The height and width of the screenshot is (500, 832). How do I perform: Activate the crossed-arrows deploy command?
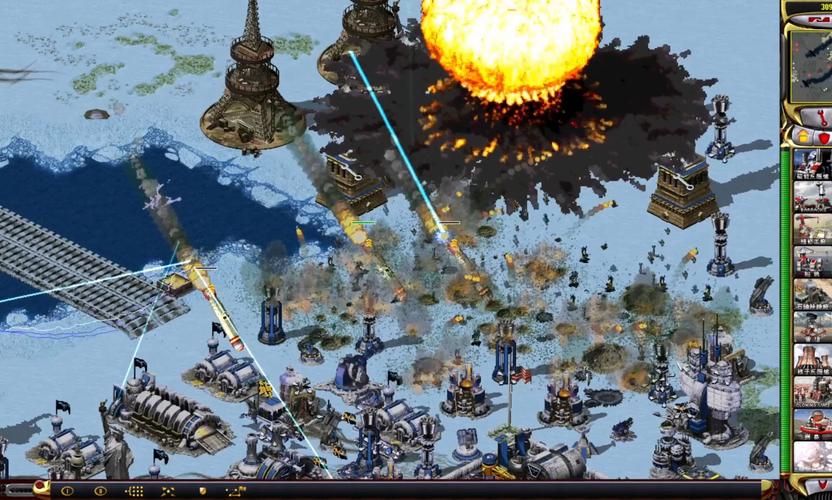(x=168, y=491)
